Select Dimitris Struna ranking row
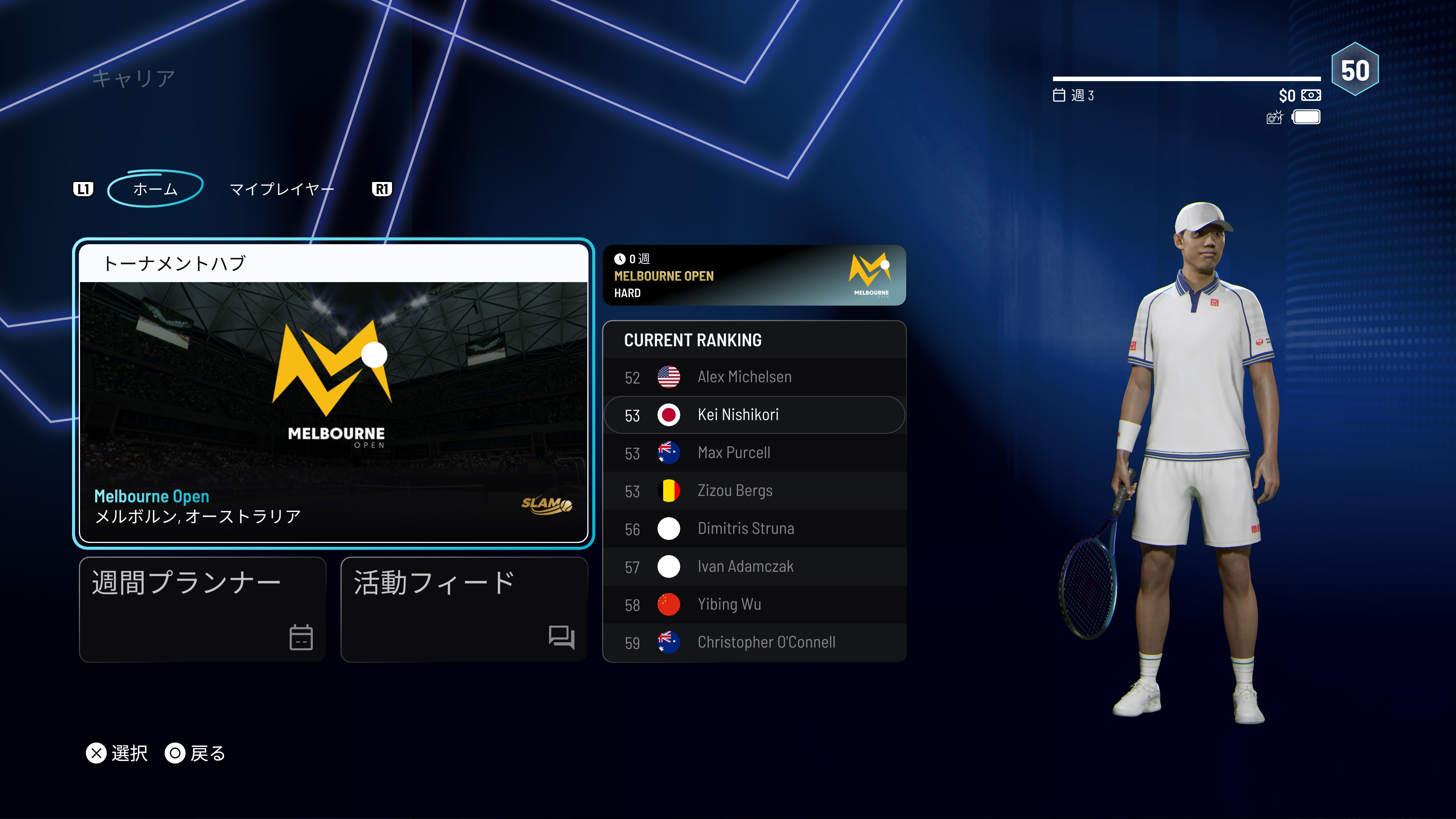 click(754, 529)
